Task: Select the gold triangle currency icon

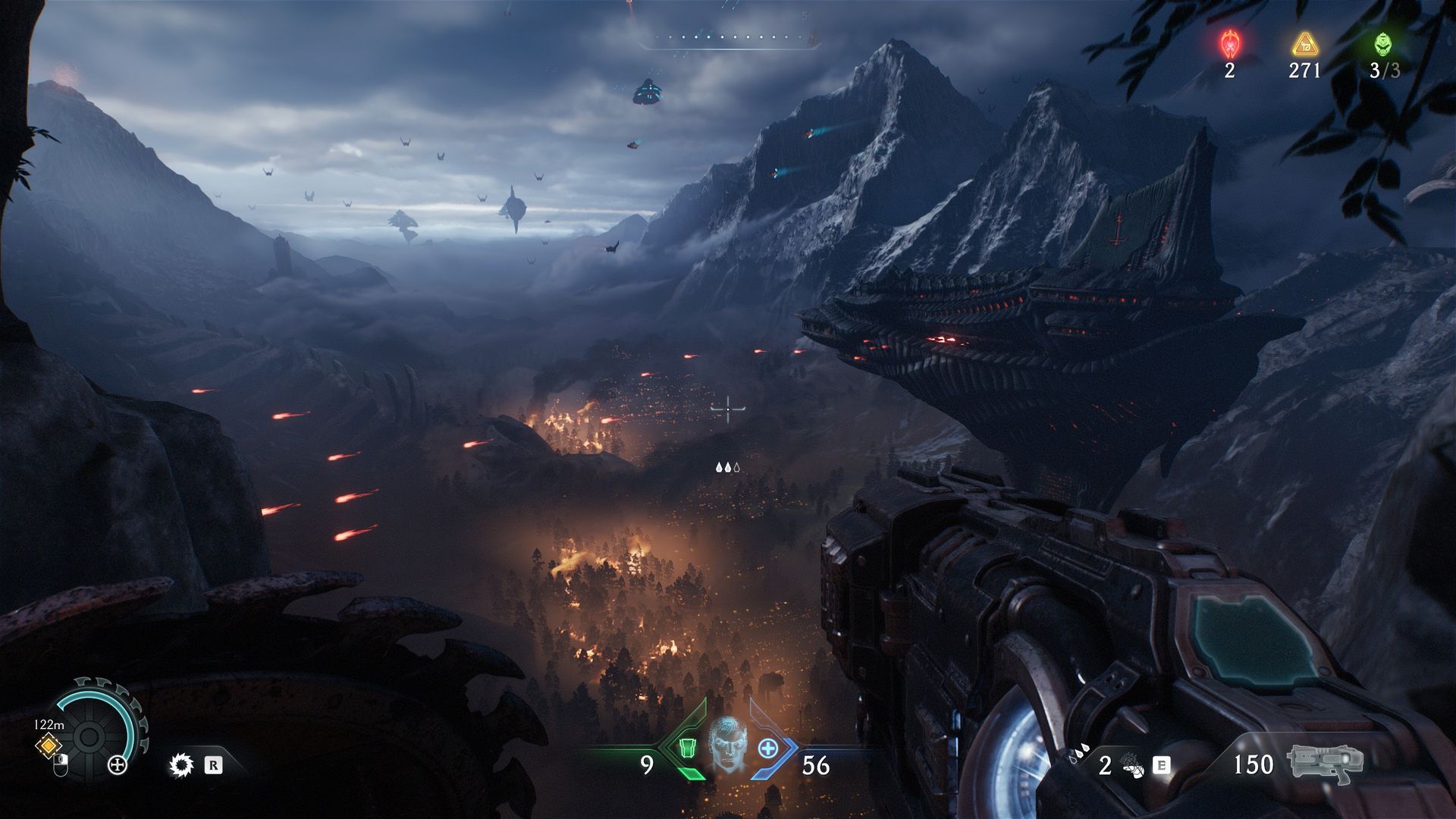Action: (x=1305, y=45)
